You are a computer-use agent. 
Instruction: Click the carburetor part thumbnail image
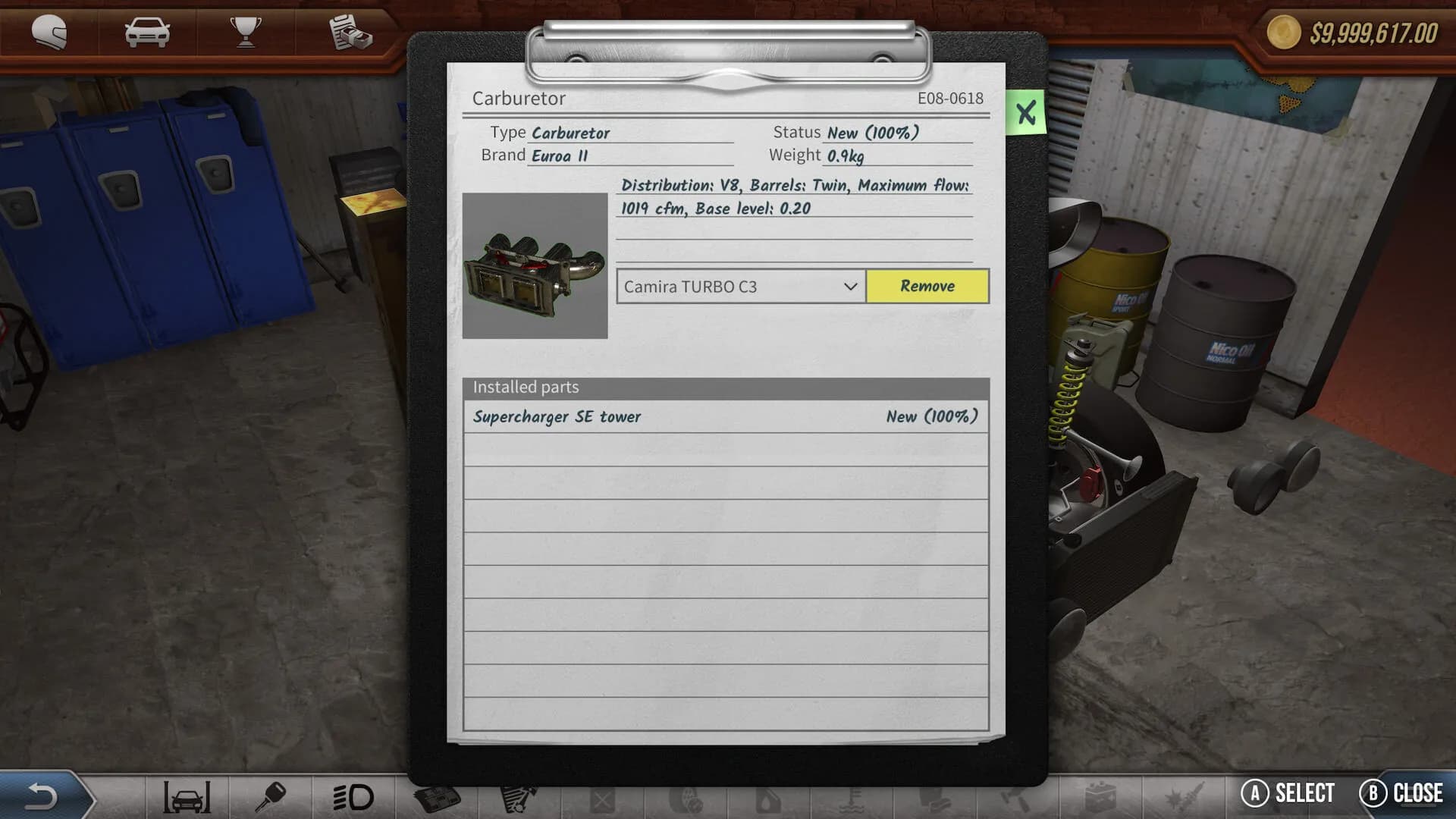click(x=535, y=265)
